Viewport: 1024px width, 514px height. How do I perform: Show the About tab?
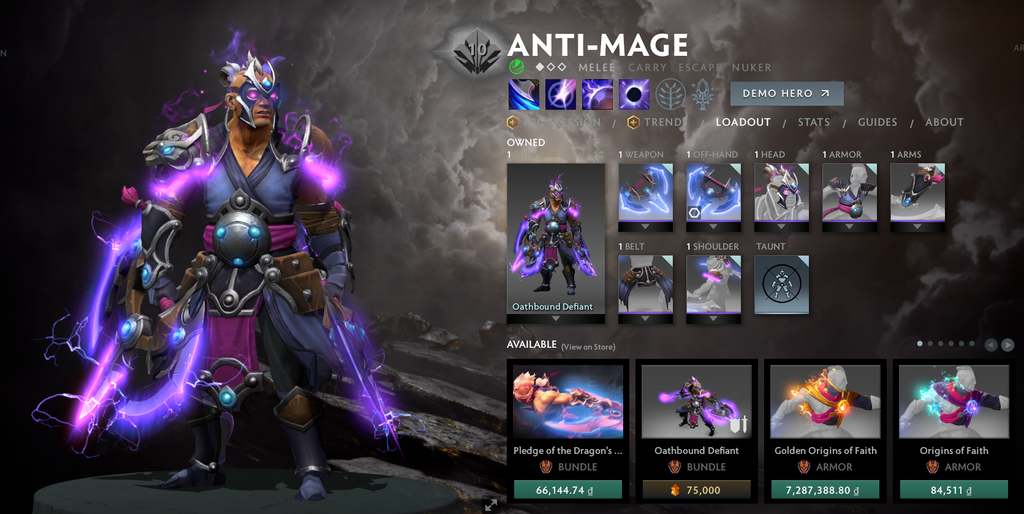coord(944,122)
